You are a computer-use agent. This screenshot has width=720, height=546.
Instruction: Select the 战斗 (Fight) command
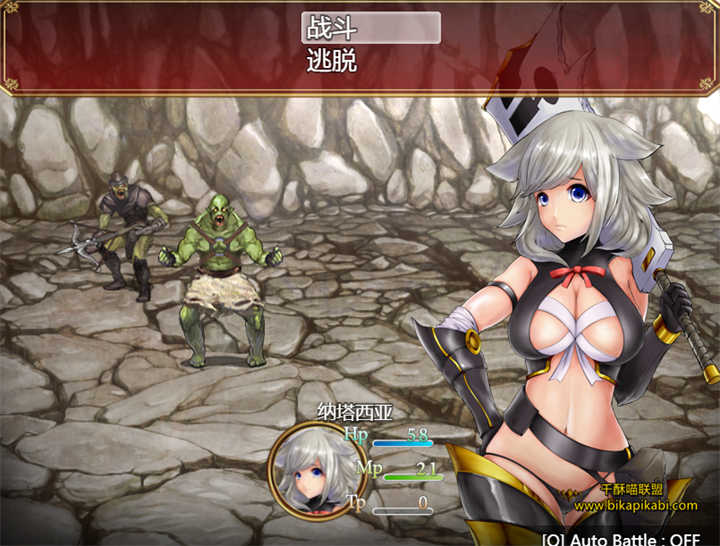coord(370,28)
